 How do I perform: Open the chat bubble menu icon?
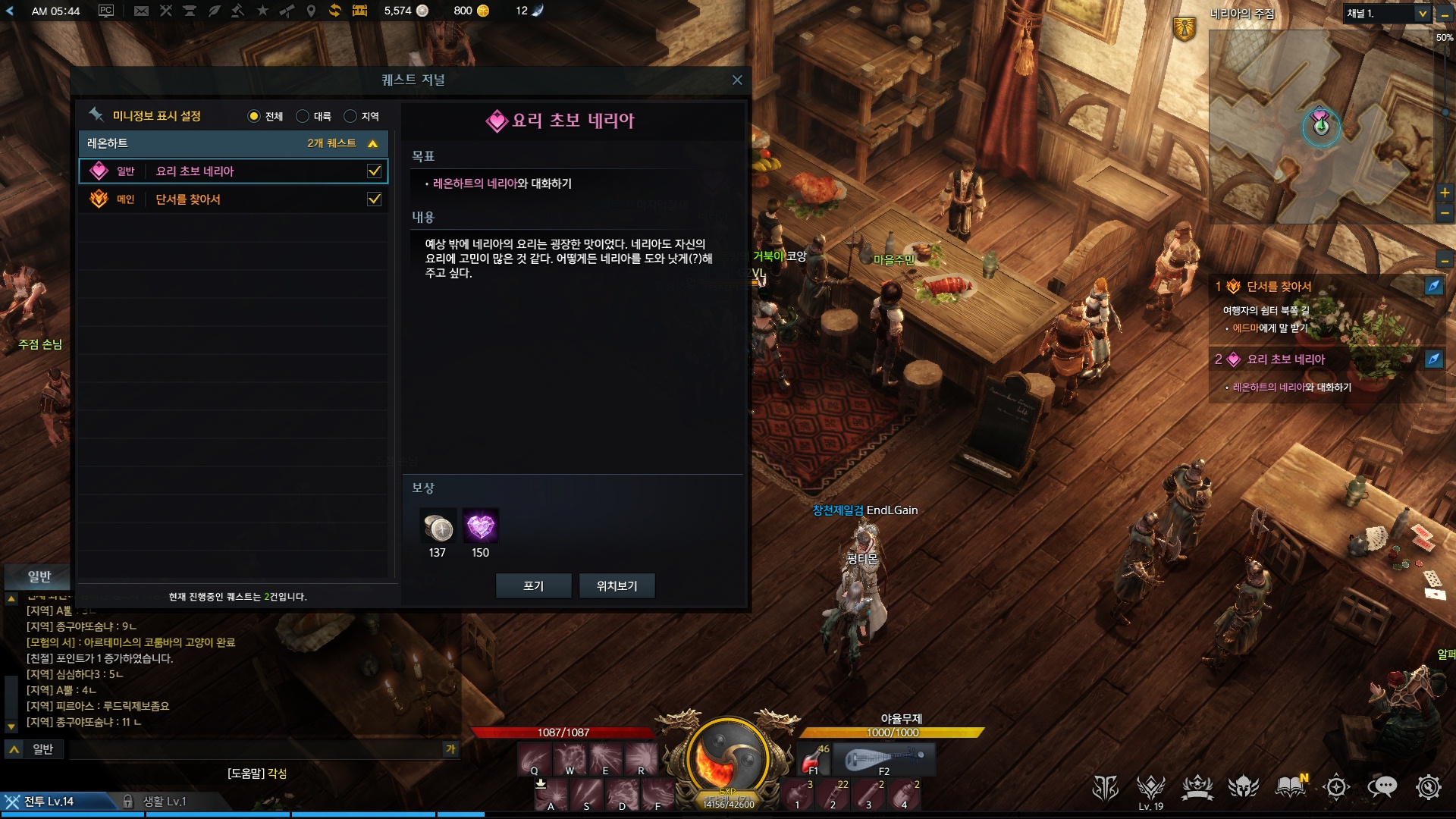tap(1382, 787)
